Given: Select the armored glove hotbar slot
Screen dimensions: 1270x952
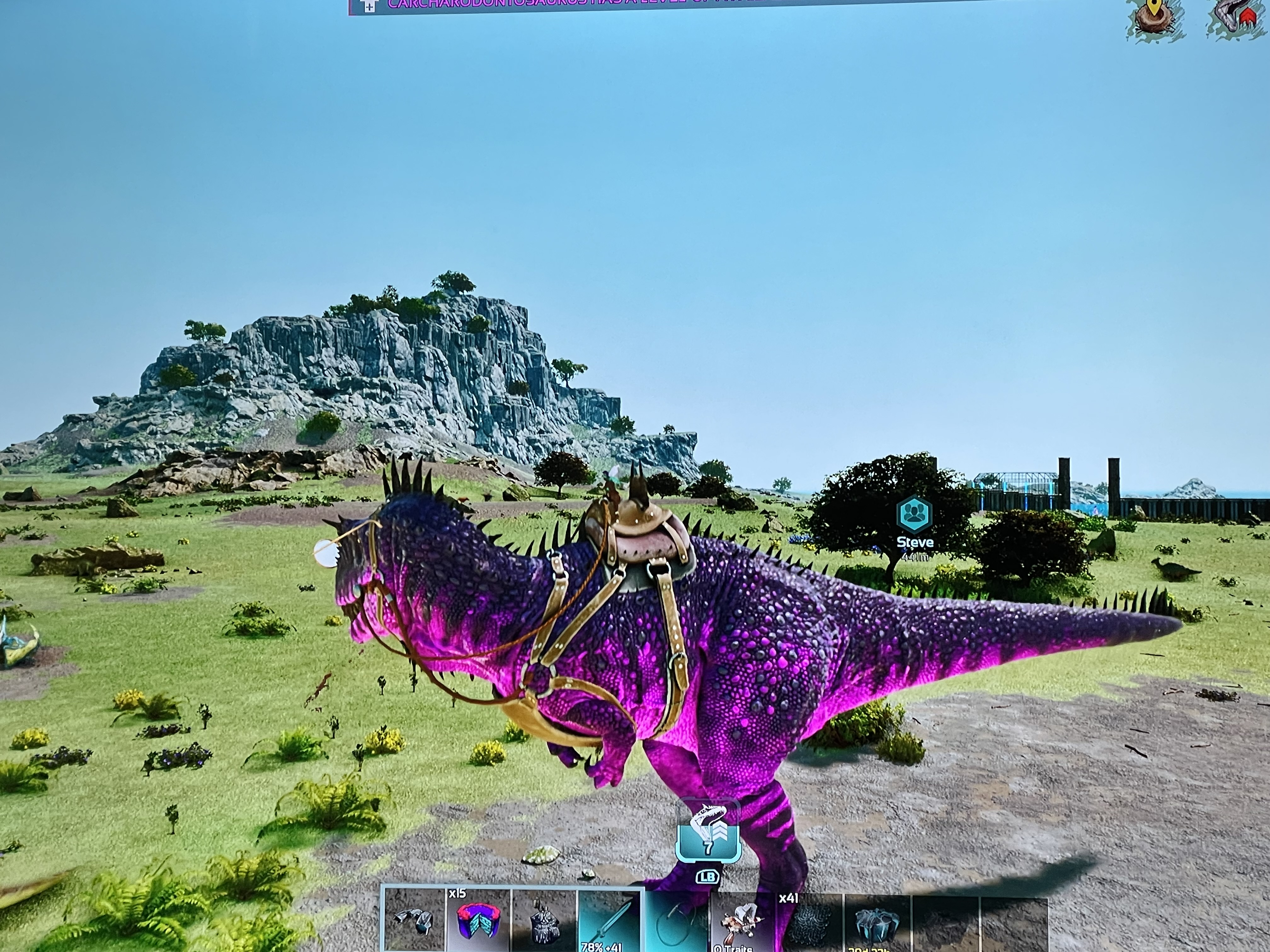Looking at the screenshot, I should pyautogui.click(x=414, y=921).
